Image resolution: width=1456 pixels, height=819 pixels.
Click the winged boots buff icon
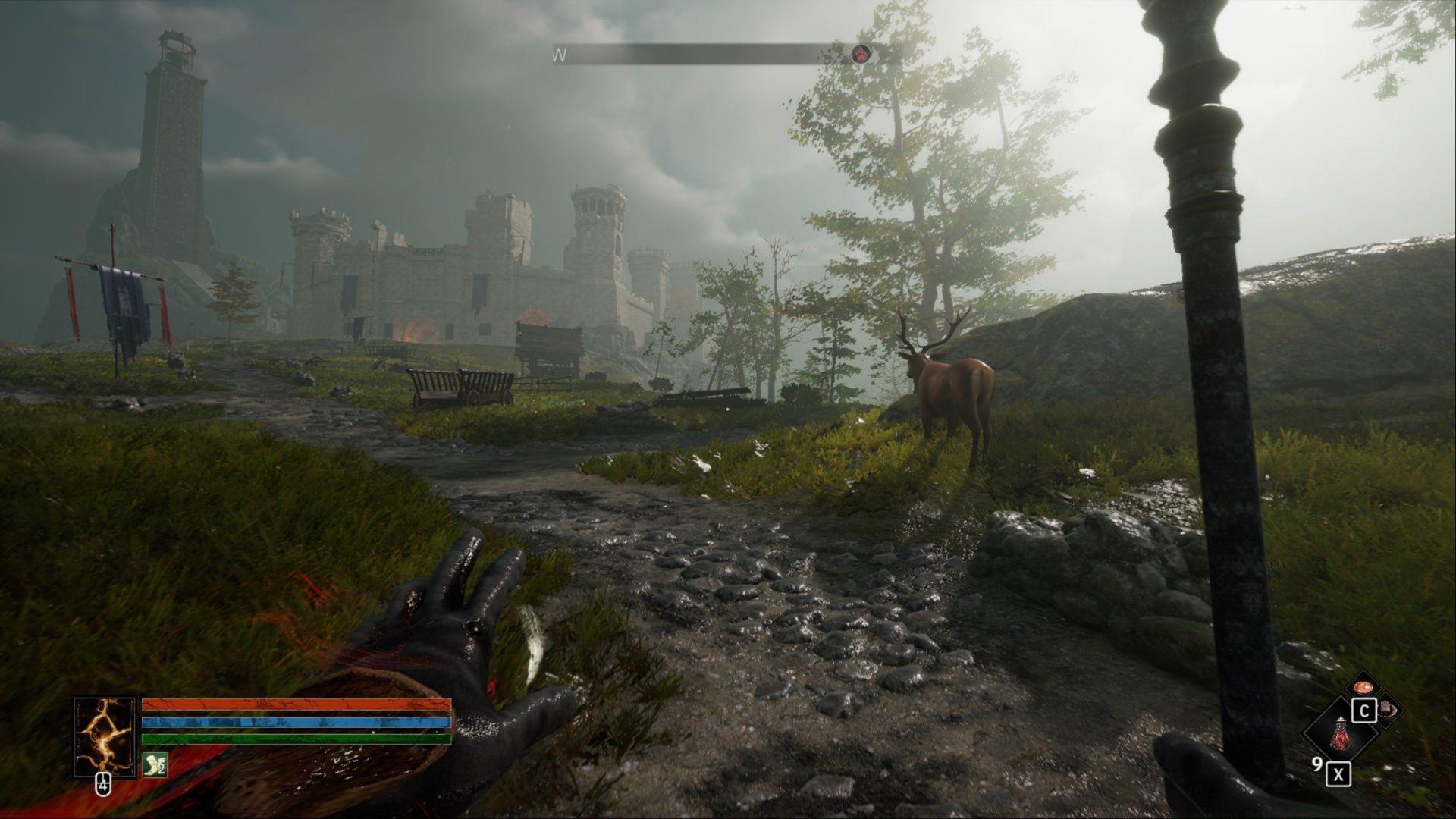(154, 764)
